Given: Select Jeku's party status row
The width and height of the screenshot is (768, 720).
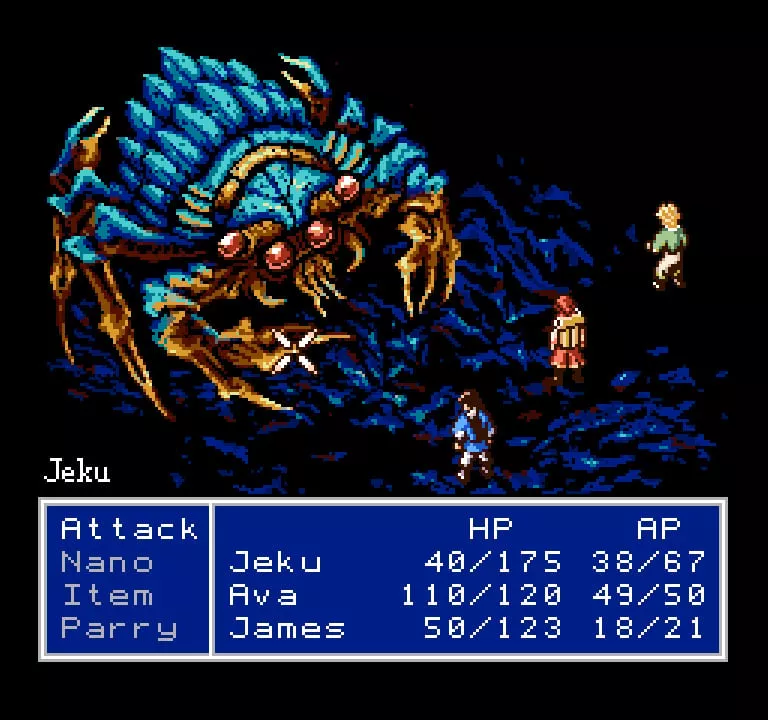Looking at the screenshot, I should [x=466, y=562].
